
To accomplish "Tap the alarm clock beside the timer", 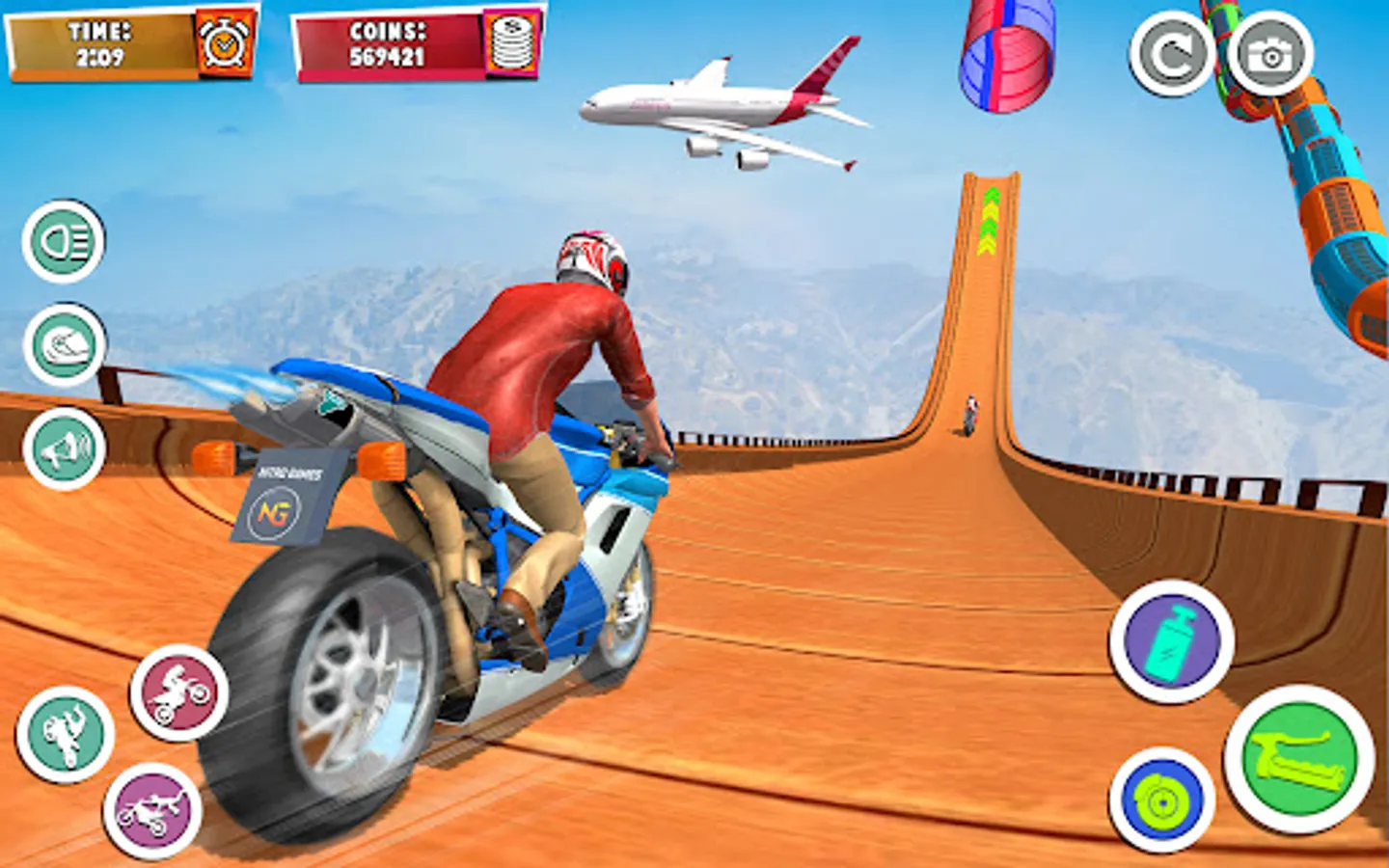I will pyautogui.click(x=225, y=43).
